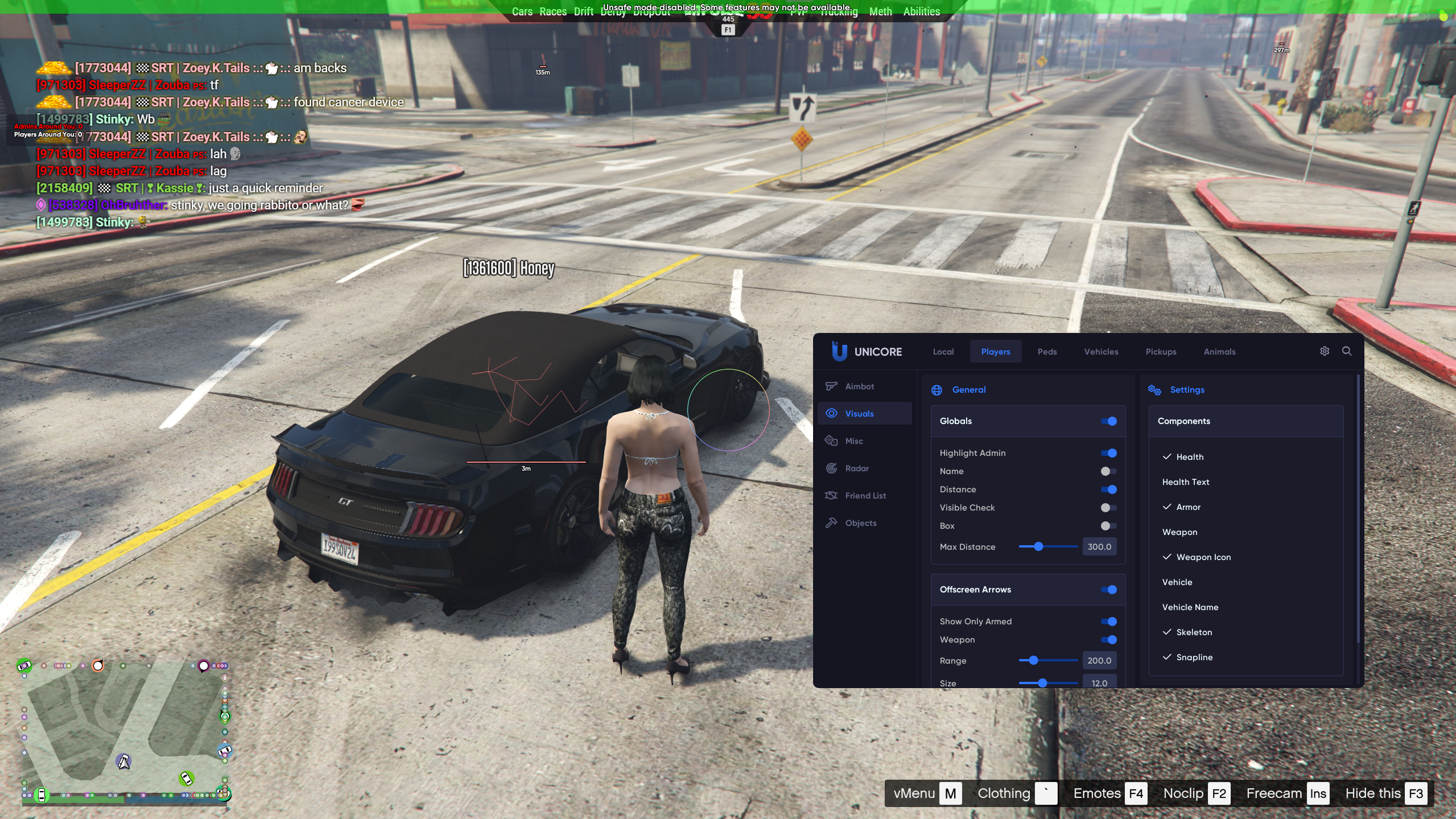The image size is (1456, 819).
Task: Open the Peds tab
Action: tap(1046, 352)
